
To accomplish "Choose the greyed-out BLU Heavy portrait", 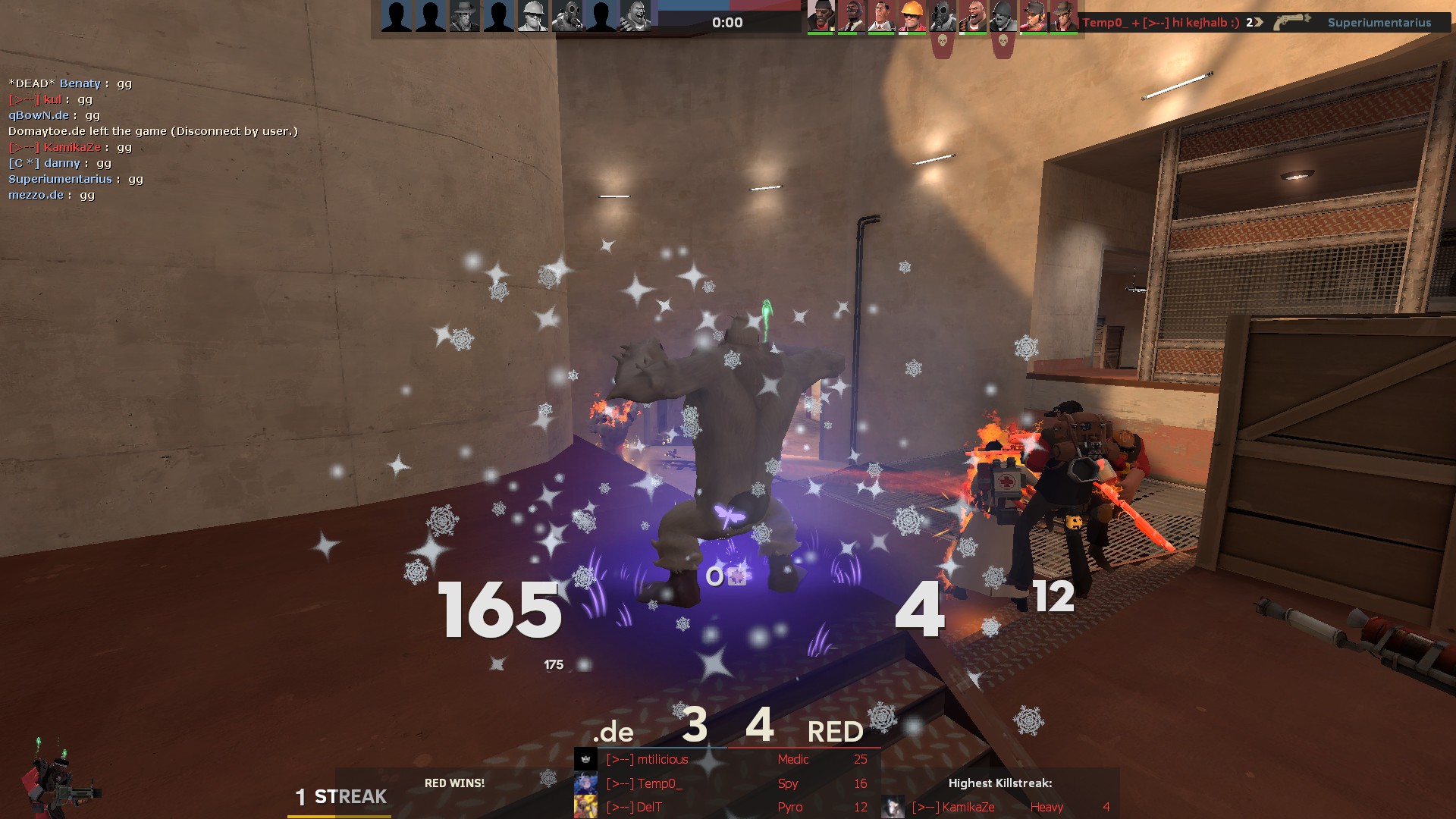I will tap(635, 17).
